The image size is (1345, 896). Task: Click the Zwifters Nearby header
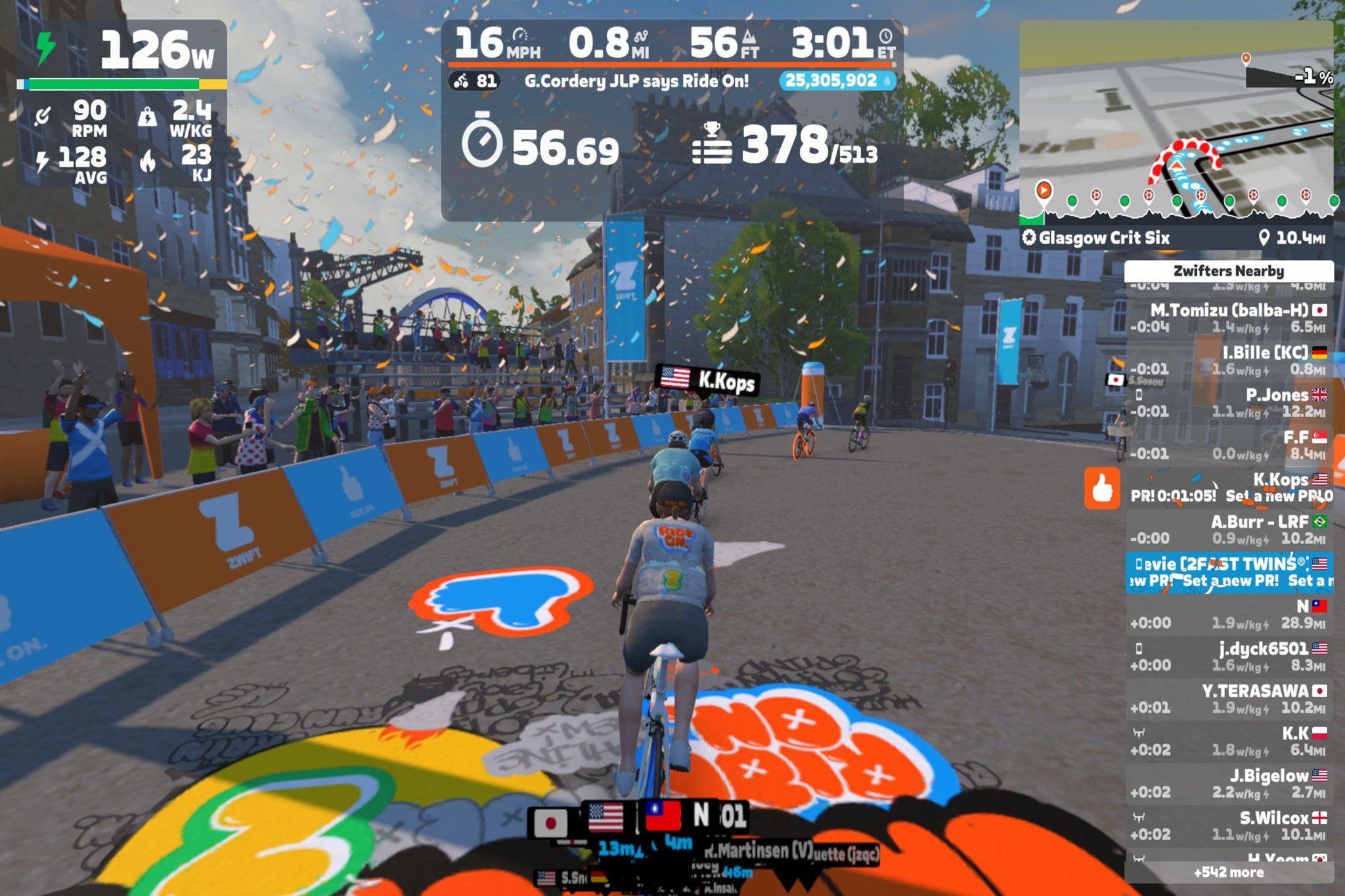point(1228,271)
